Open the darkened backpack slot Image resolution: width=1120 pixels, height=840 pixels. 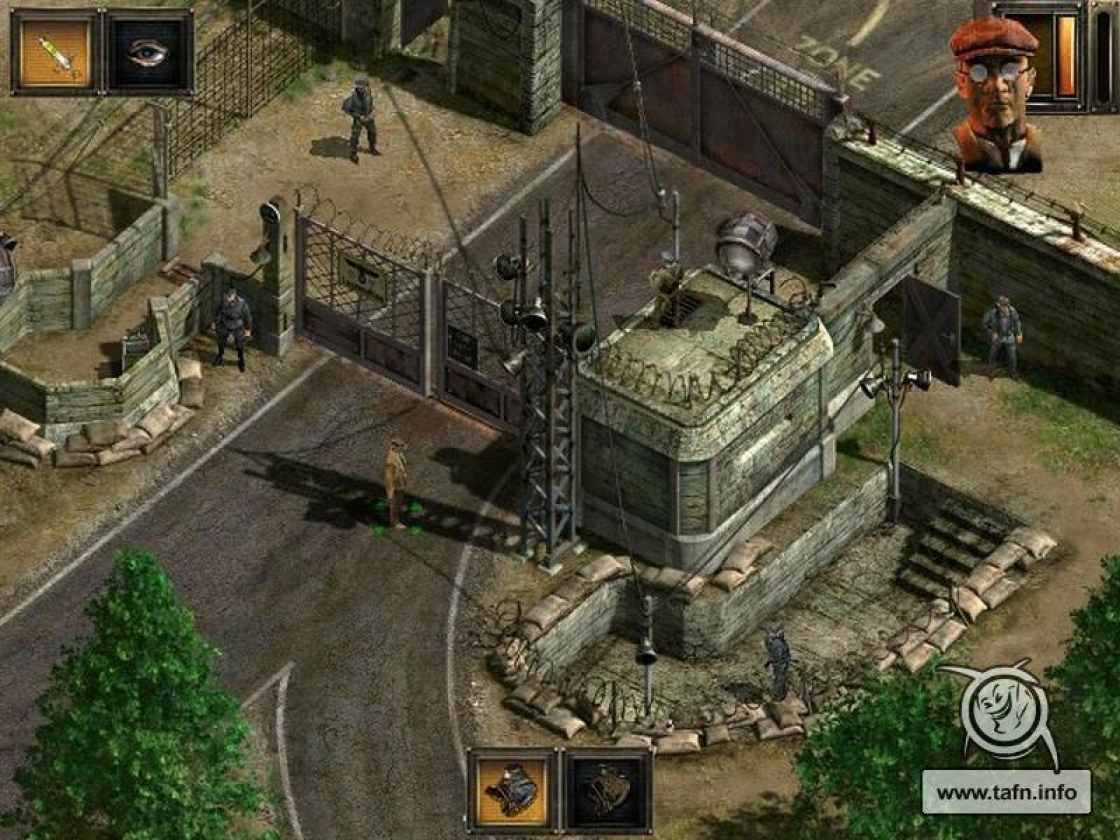[x=608, y=791]
